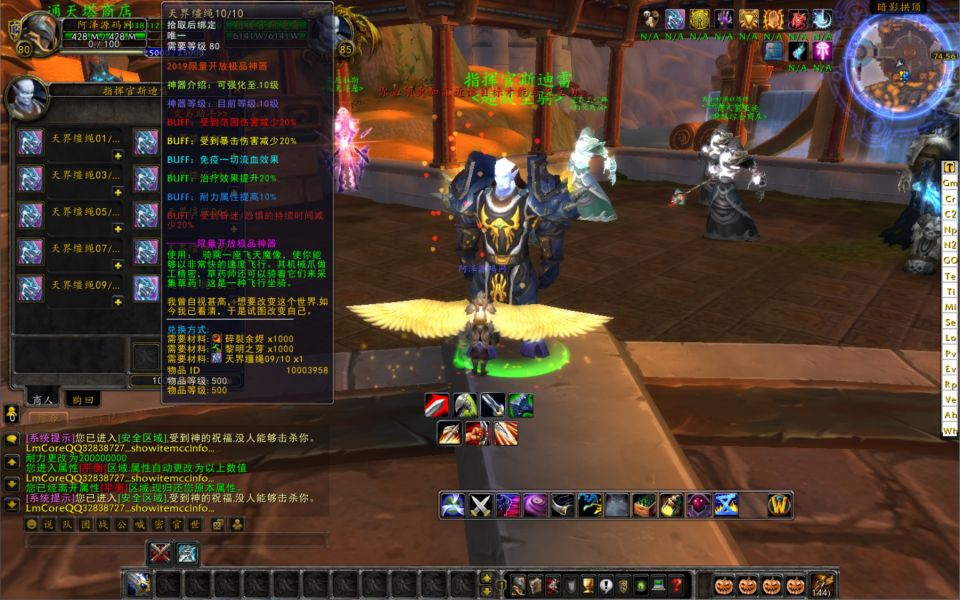Activate the crossed swords ability
Screen dimensions: 960x600
pos(481,505)
